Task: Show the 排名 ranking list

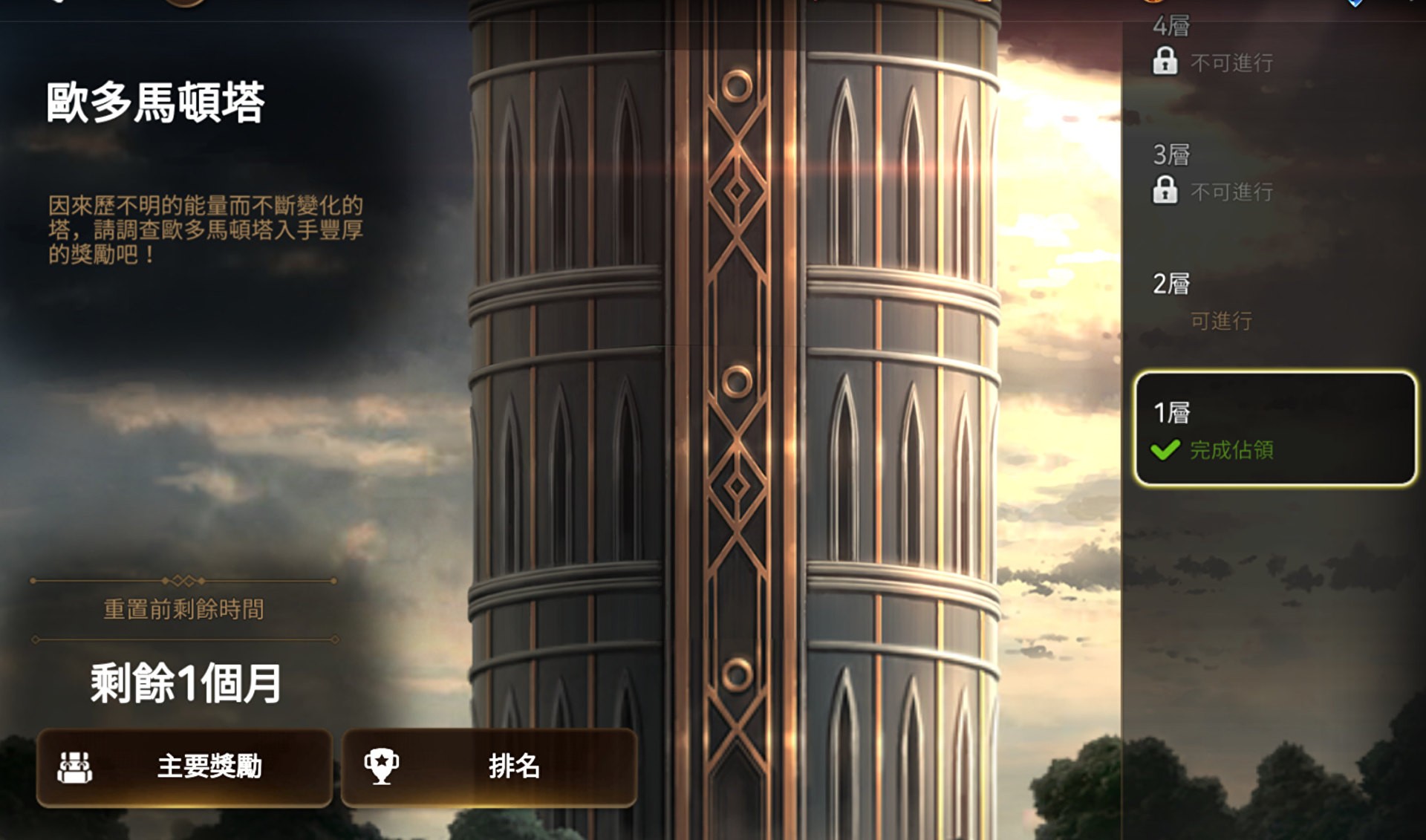Action: pyautogui.click(x=489, y=767)
